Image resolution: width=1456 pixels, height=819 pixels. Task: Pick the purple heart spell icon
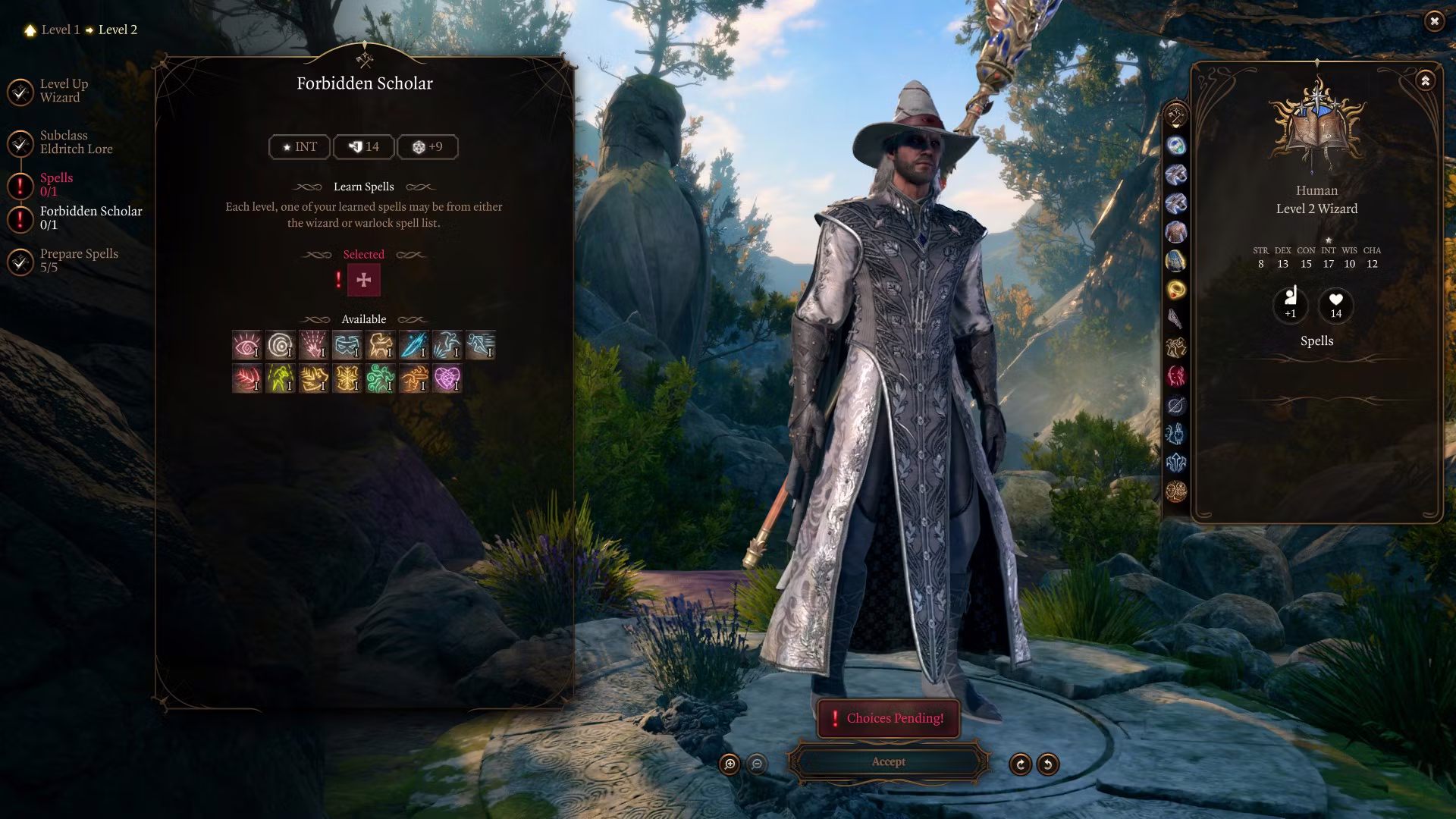447,378
